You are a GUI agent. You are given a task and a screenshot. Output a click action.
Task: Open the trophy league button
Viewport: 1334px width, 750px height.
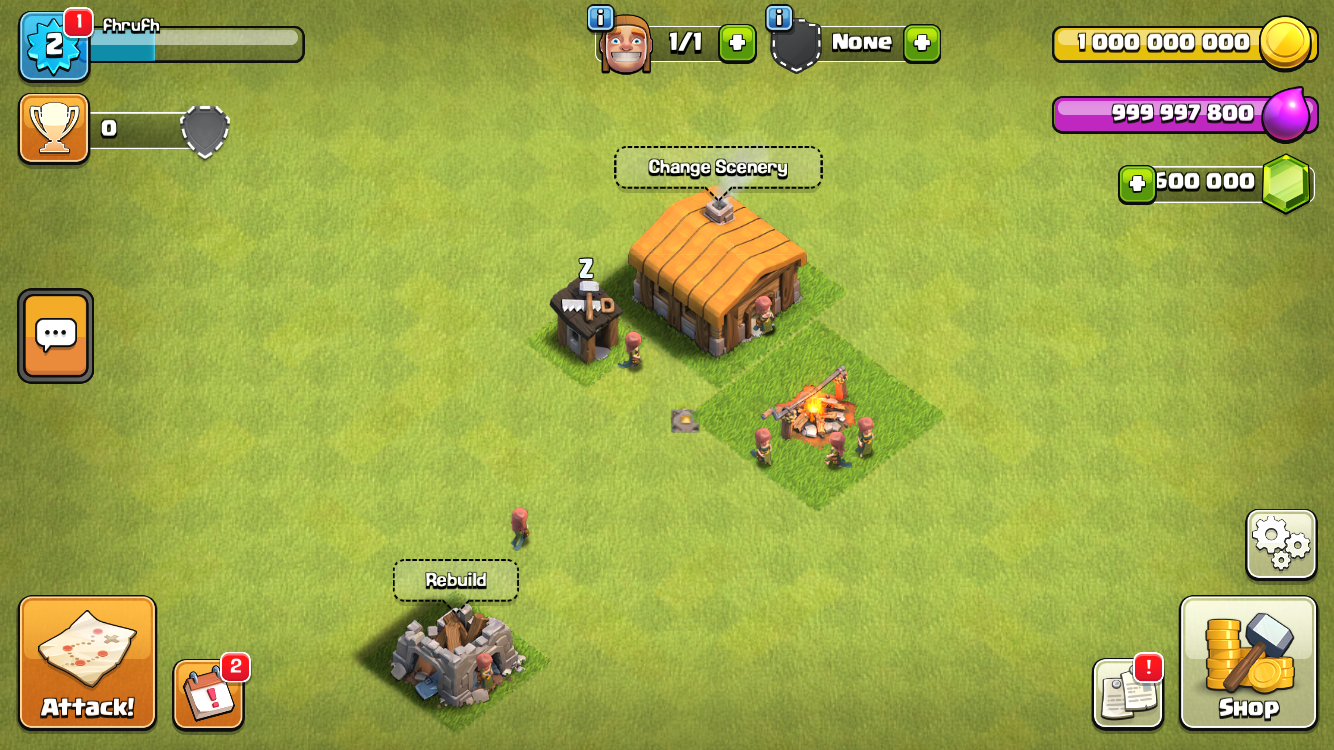[x=54, y=128]
